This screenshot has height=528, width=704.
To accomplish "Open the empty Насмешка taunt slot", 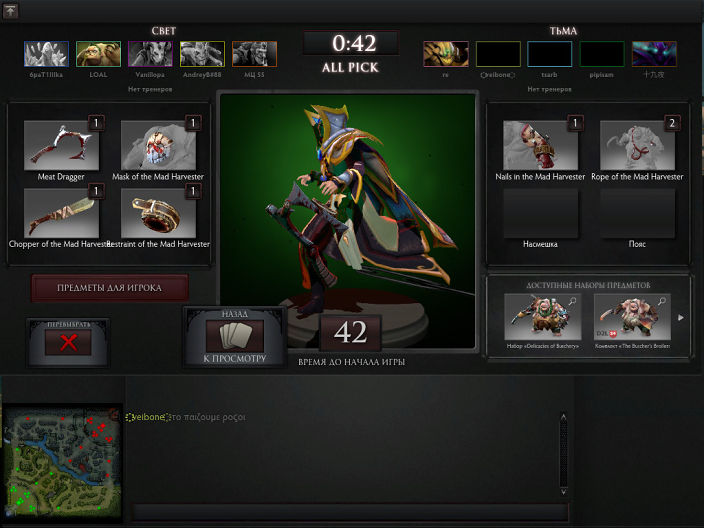I will (x=541, y=213).
